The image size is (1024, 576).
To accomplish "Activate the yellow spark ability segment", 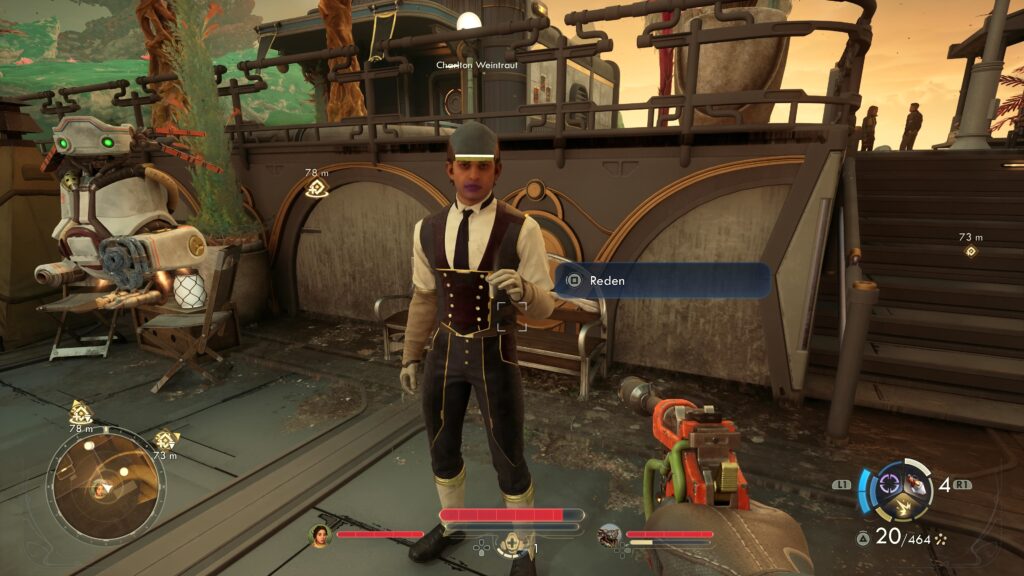I will [x=901, y=508].
